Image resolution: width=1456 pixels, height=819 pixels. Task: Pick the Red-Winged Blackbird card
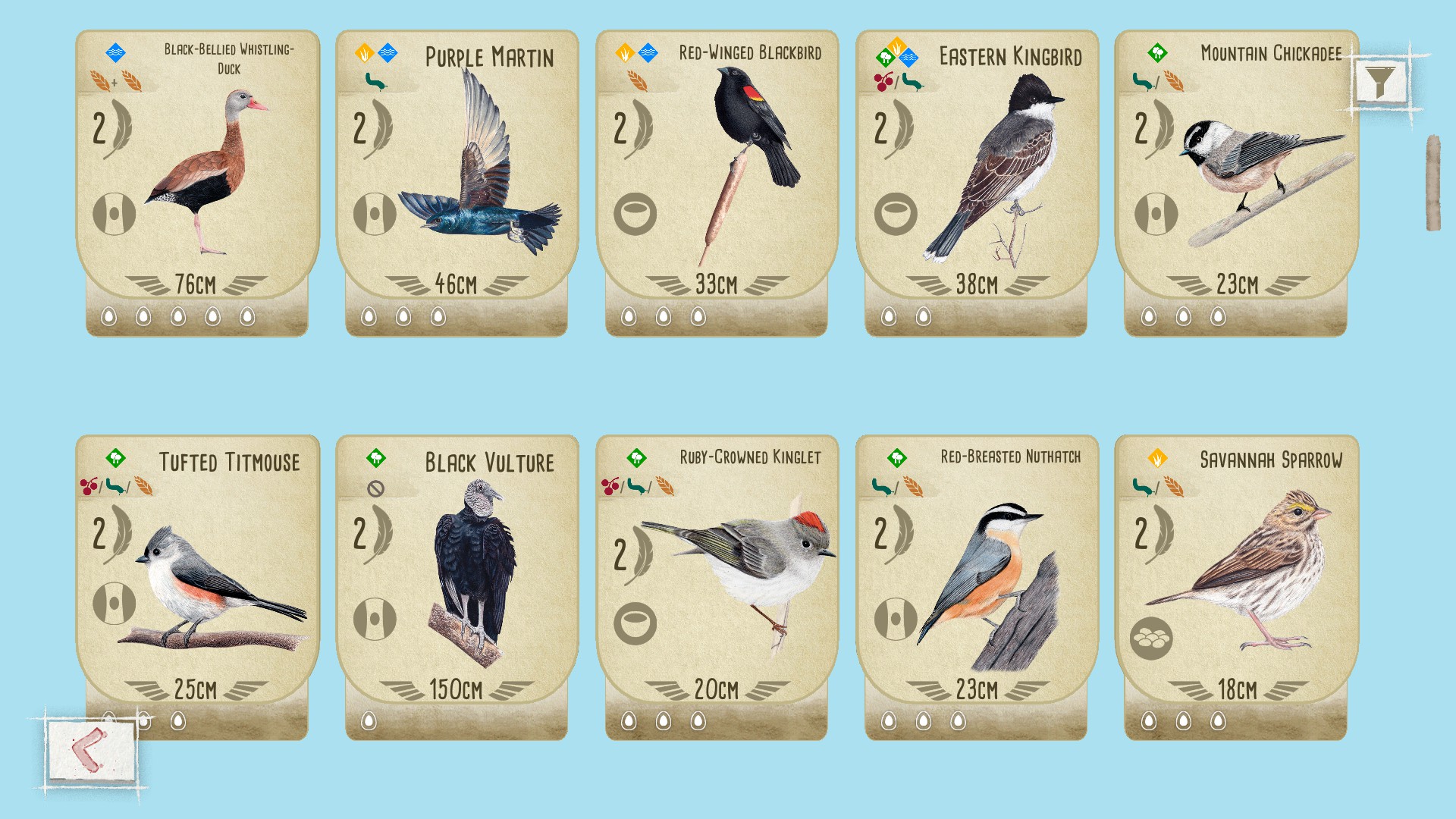point(717,182)
